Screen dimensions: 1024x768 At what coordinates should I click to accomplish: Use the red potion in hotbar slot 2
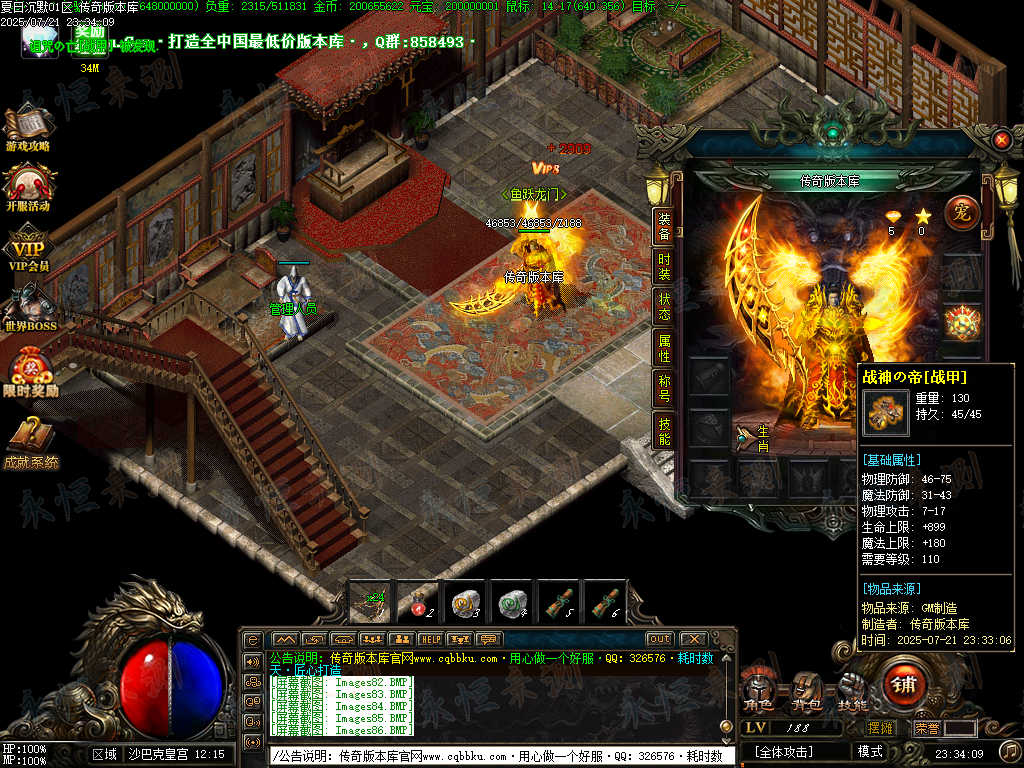pos(417,602)
